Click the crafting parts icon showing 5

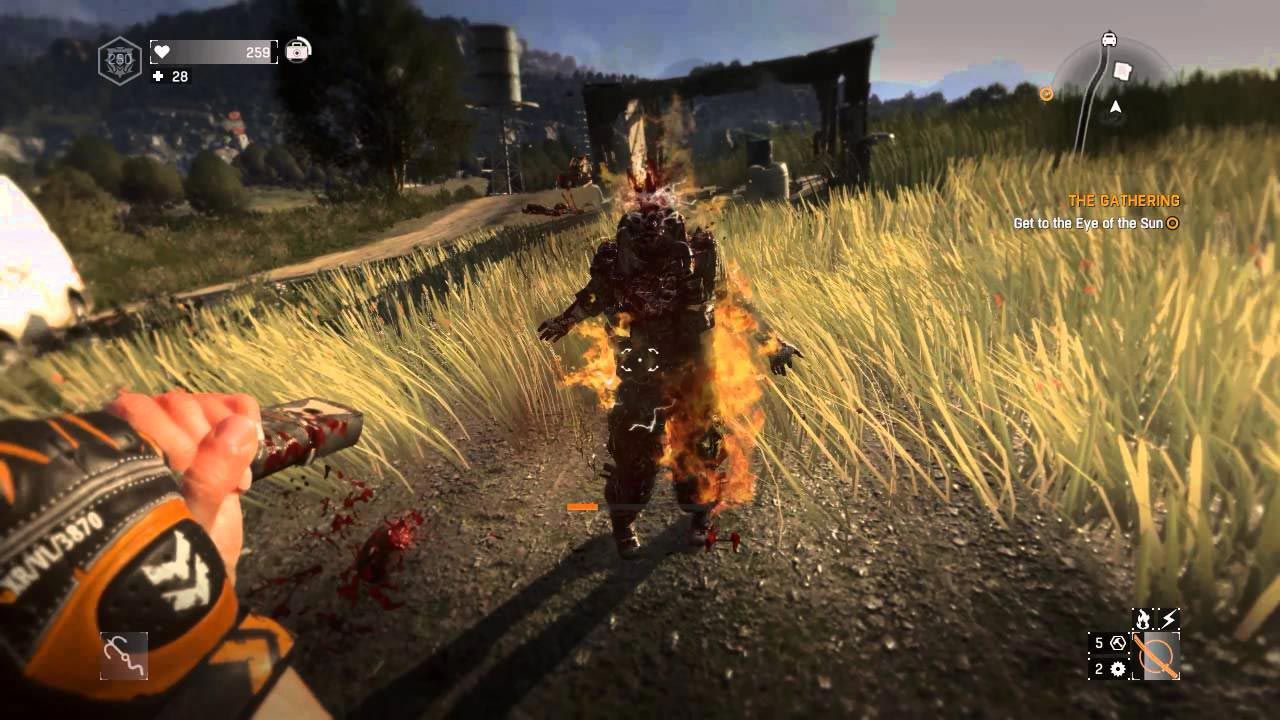(x=1109, y=643)
